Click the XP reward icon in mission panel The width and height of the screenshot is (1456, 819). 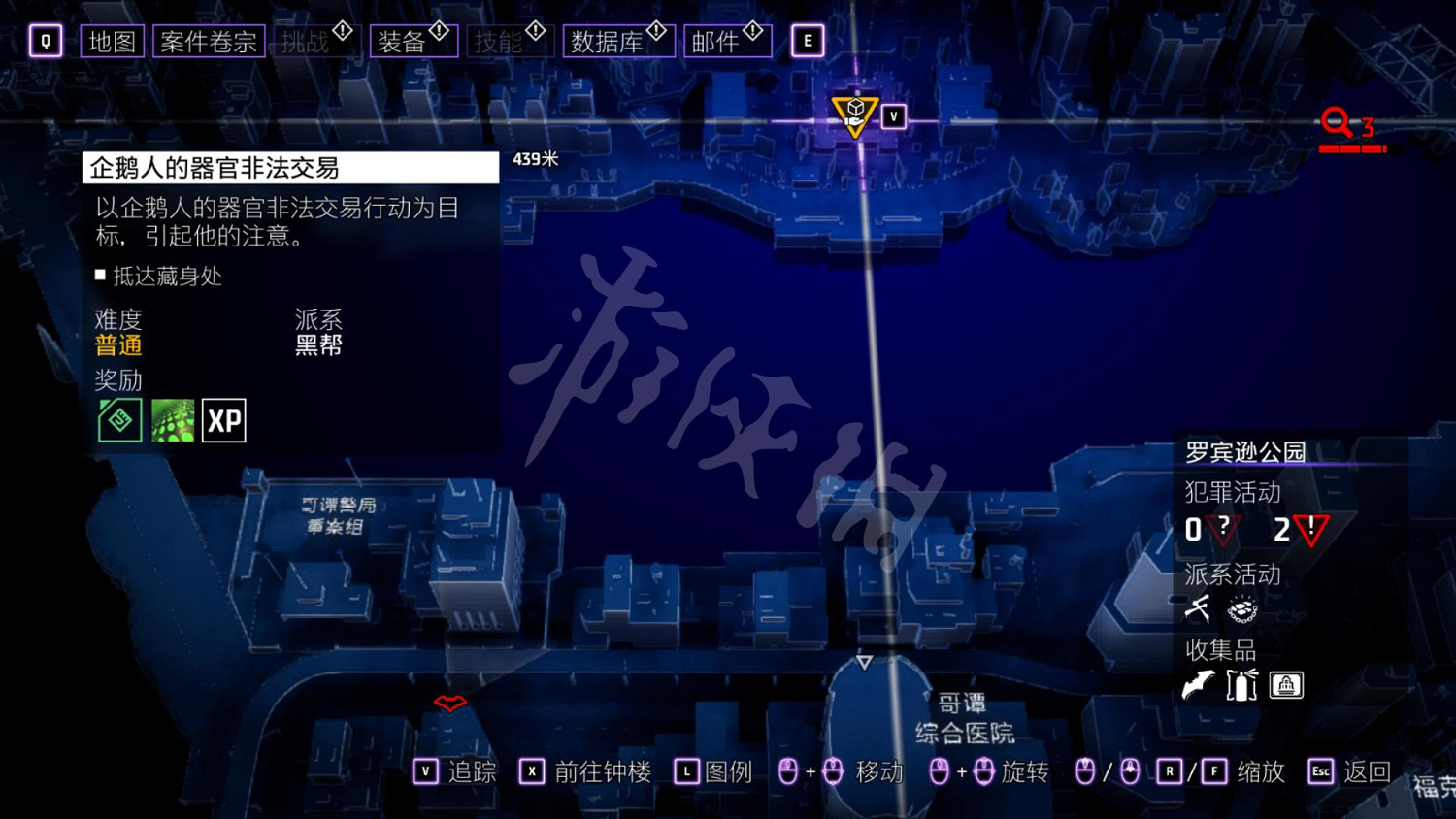(222, 420)
